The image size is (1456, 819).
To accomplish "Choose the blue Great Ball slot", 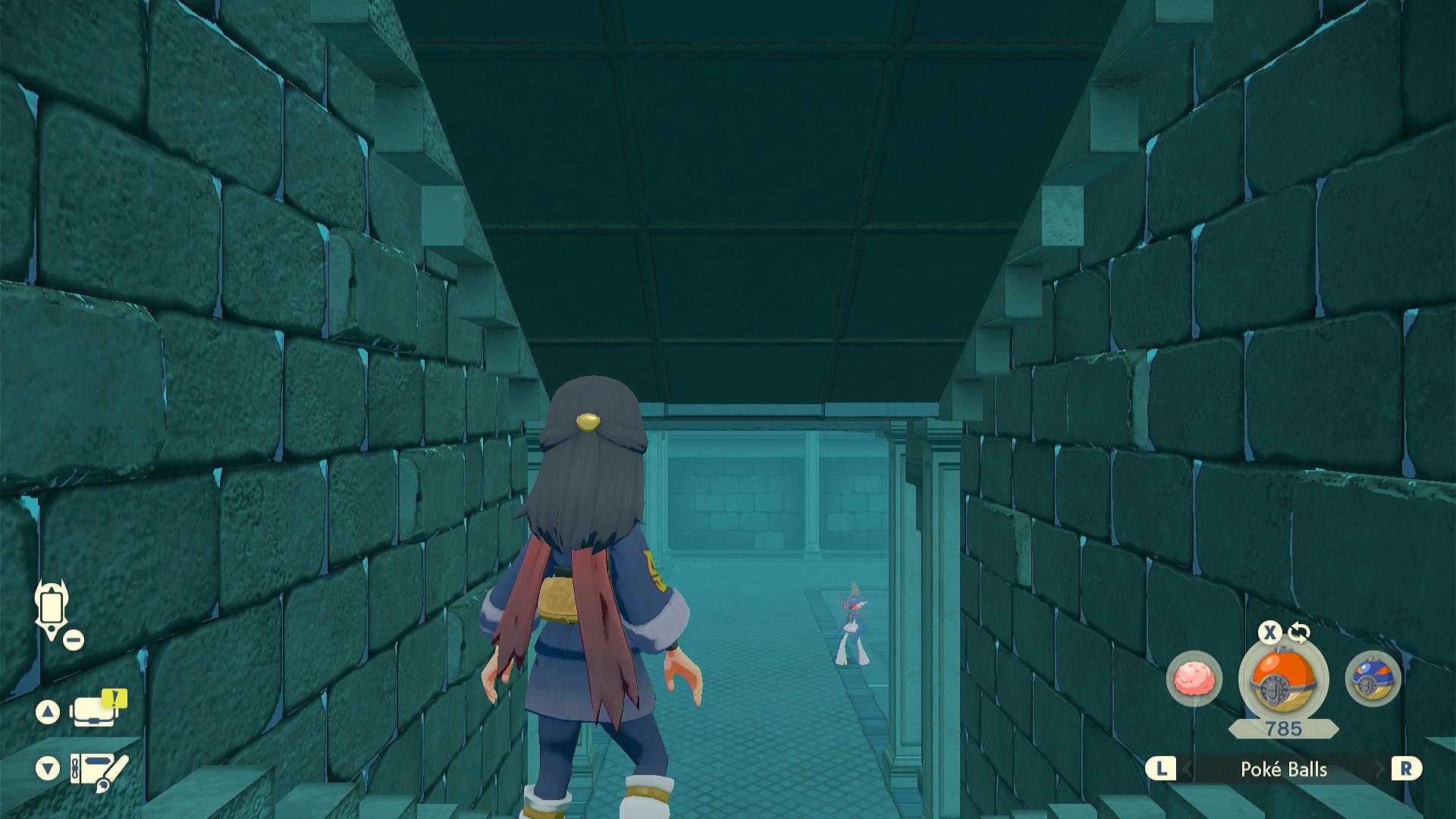I will click(1372, 678).
